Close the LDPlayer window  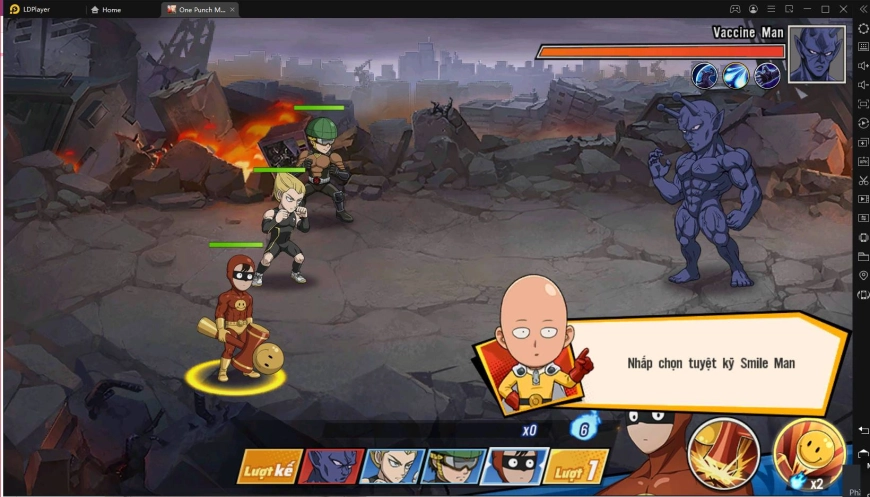[x=844, y=9]
